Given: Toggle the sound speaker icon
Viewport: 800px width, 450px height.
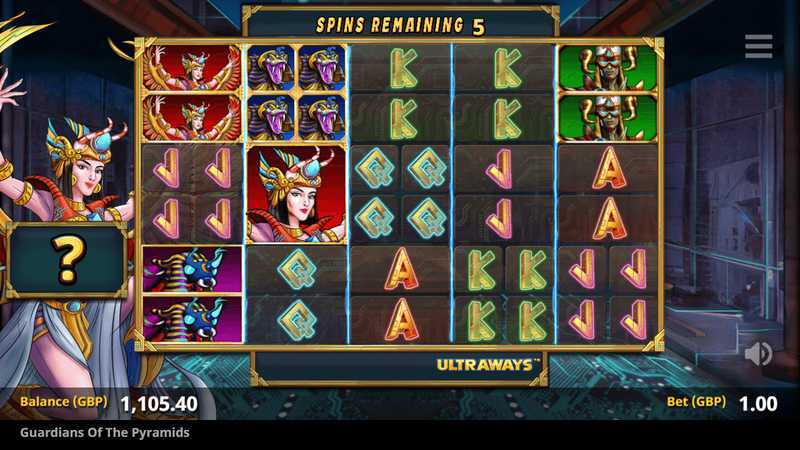Looking at the screenshot, I should (x=758, y=353).
